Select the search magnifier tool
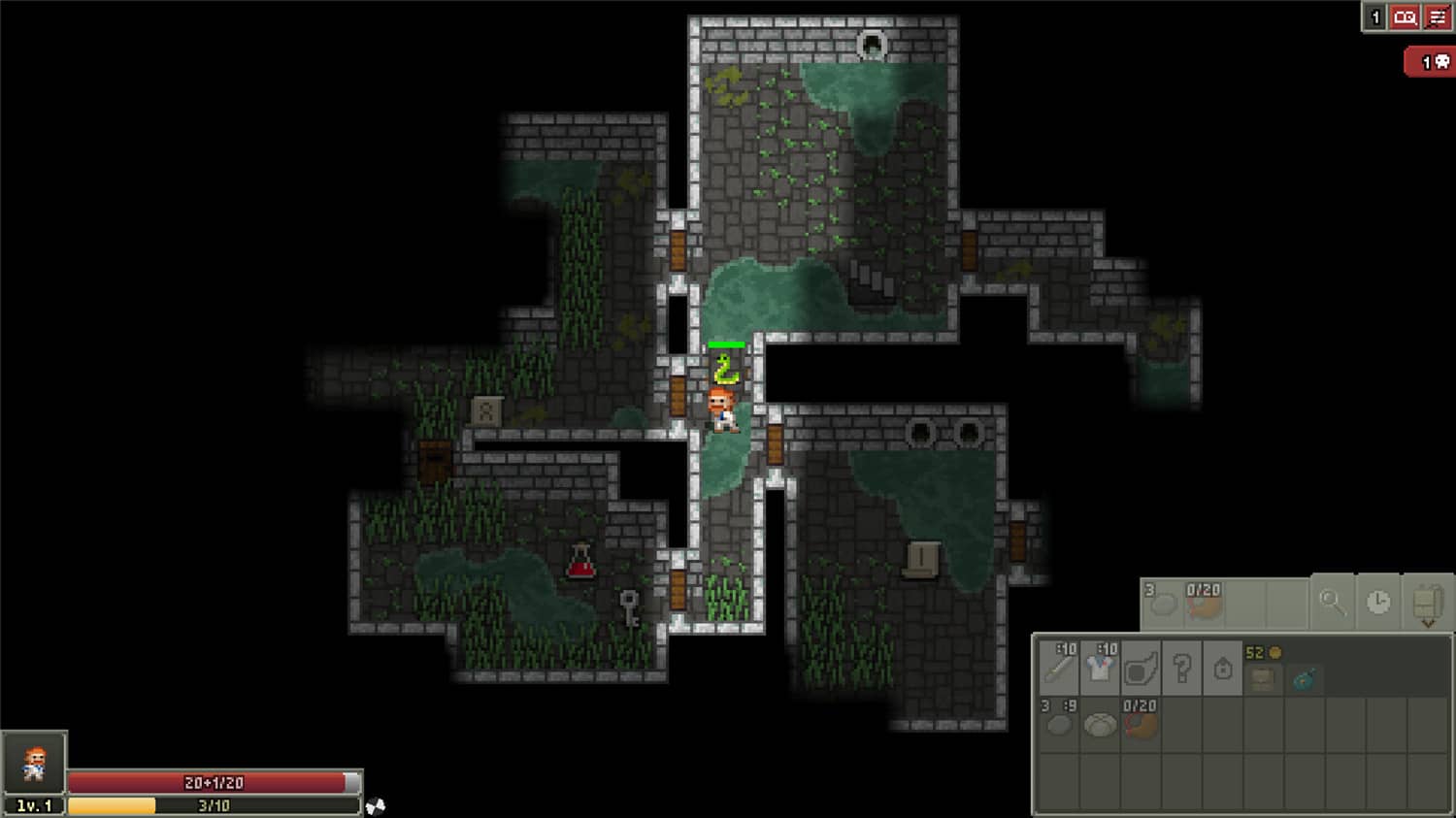Image resolution: width=1456 pixels, height=818 pixels. (x=1335, y=602)
